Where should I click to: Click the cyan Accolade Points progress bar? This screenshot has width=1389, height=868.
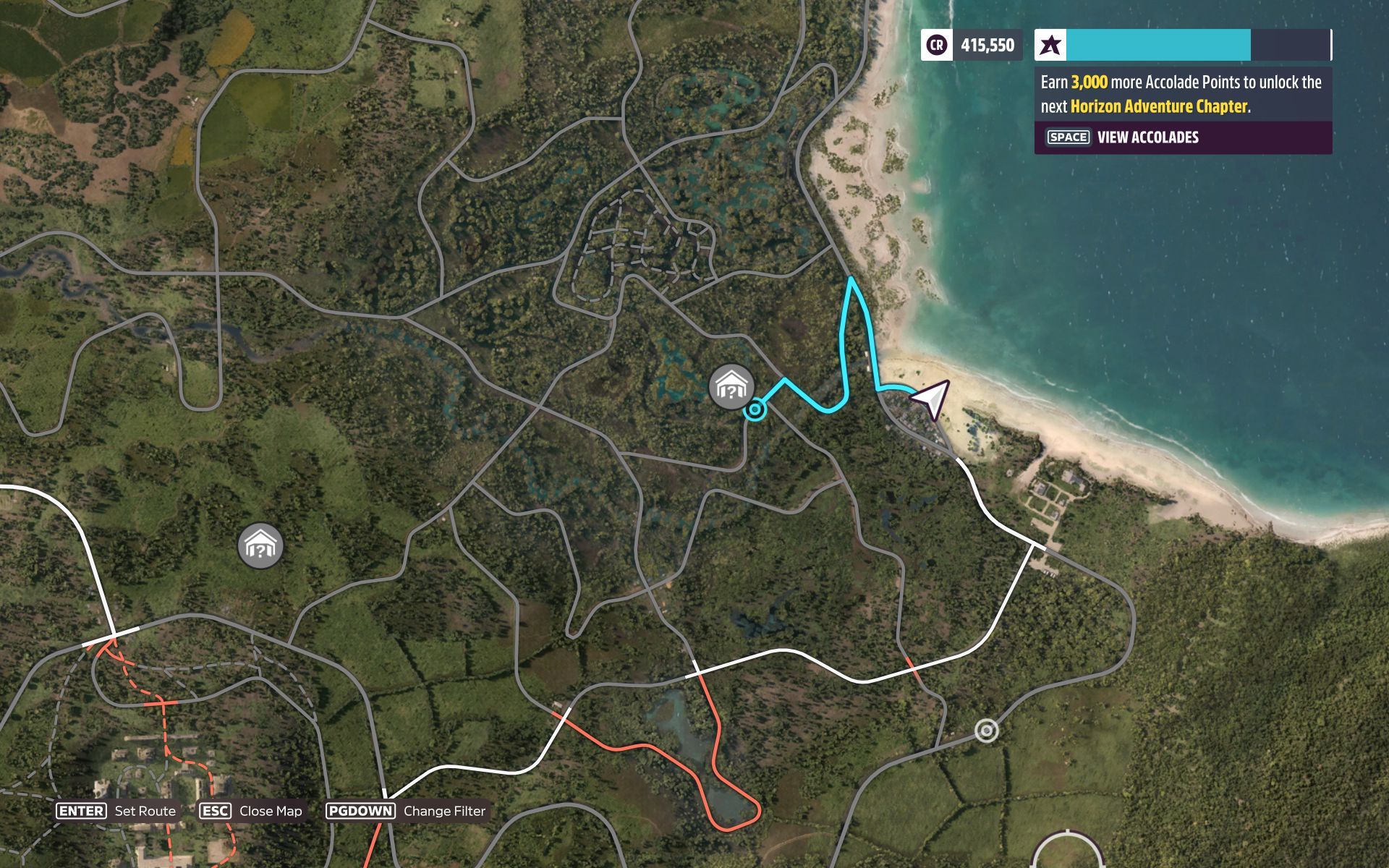click(x=1157, y=45)
